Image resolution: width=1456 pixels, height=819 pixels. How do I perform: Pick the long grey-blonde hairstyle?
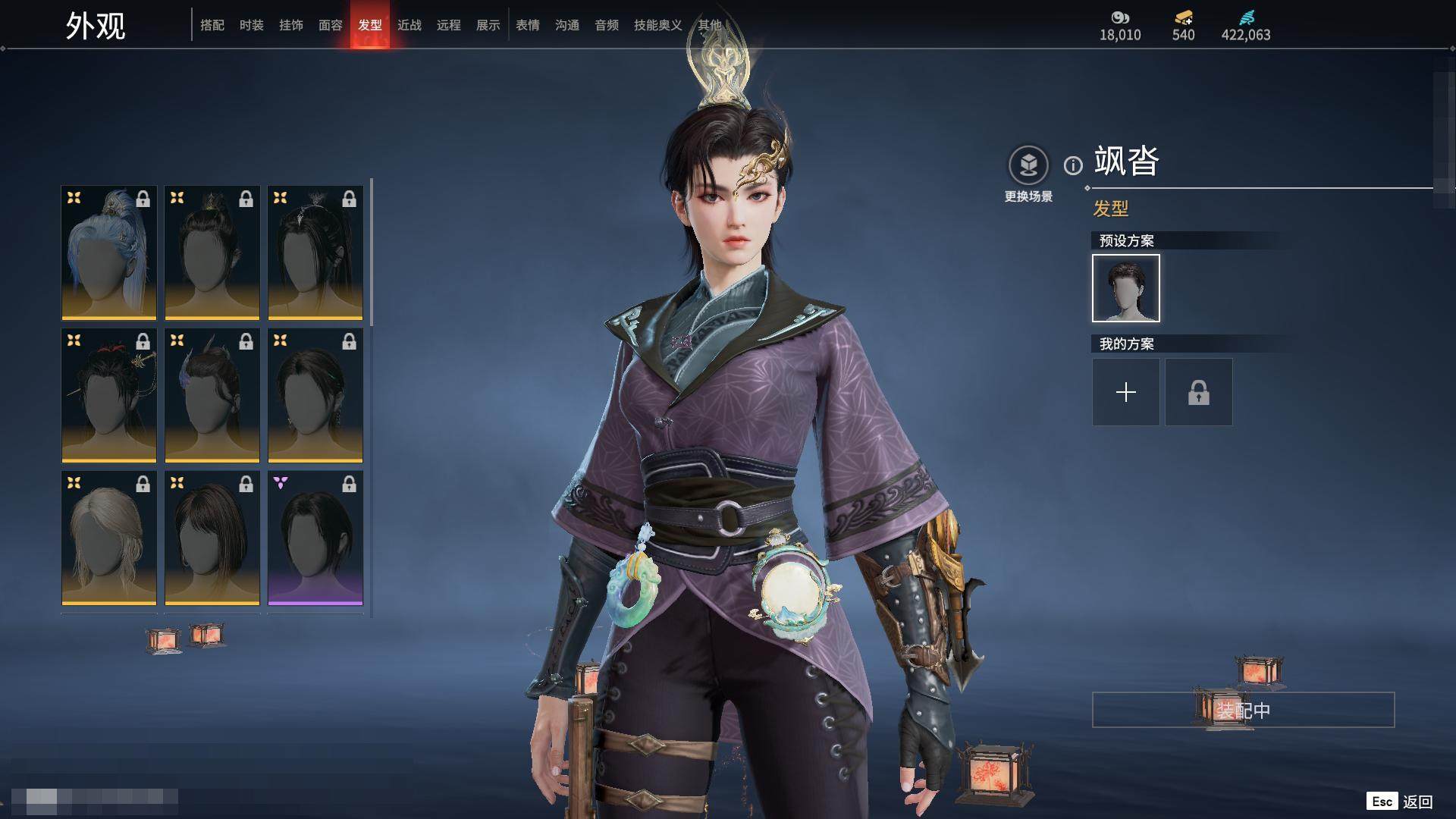click(x=109, y=538)
